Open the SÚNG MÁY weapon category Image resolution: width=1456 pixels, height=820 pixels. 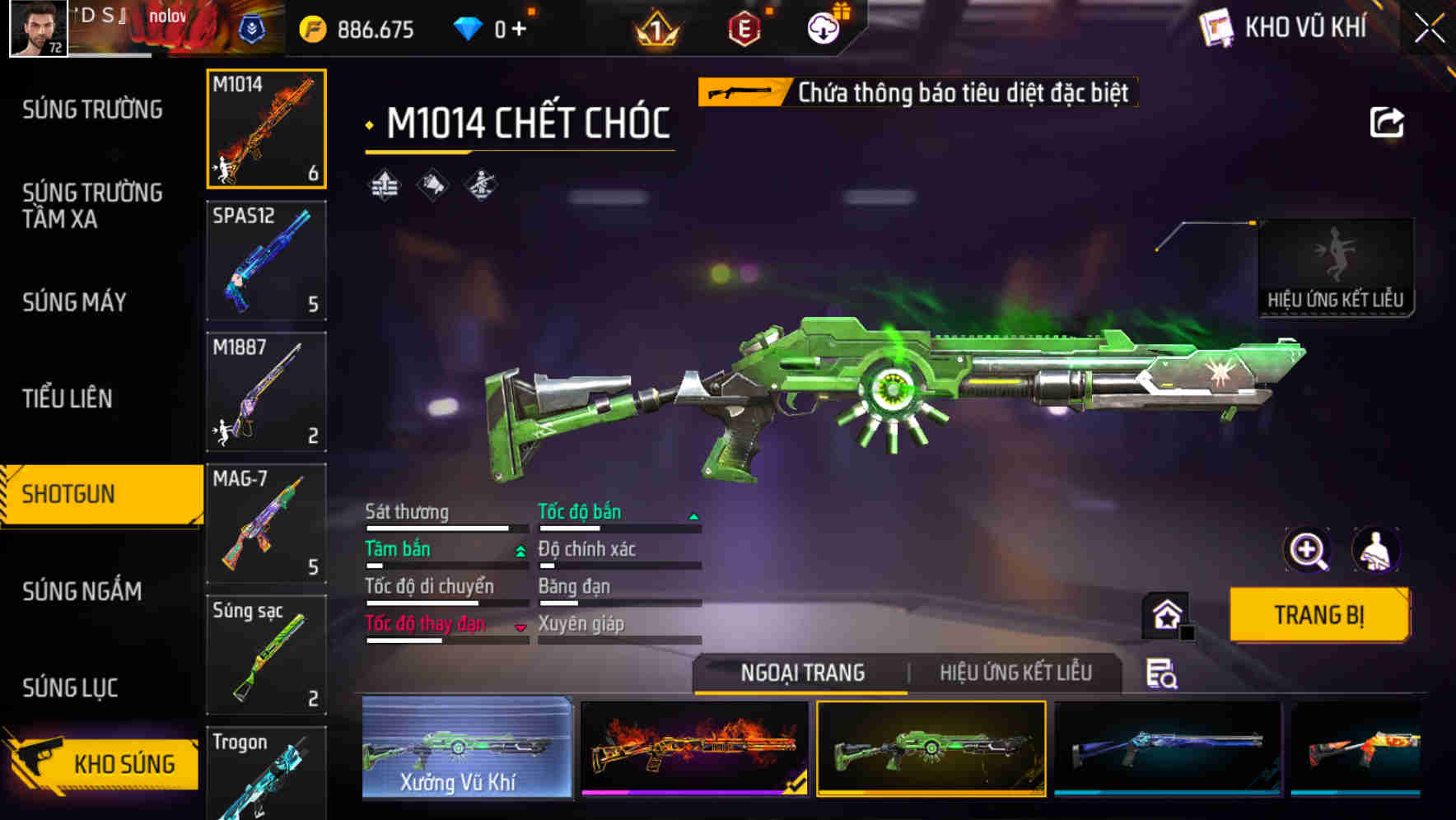[74, 302]
